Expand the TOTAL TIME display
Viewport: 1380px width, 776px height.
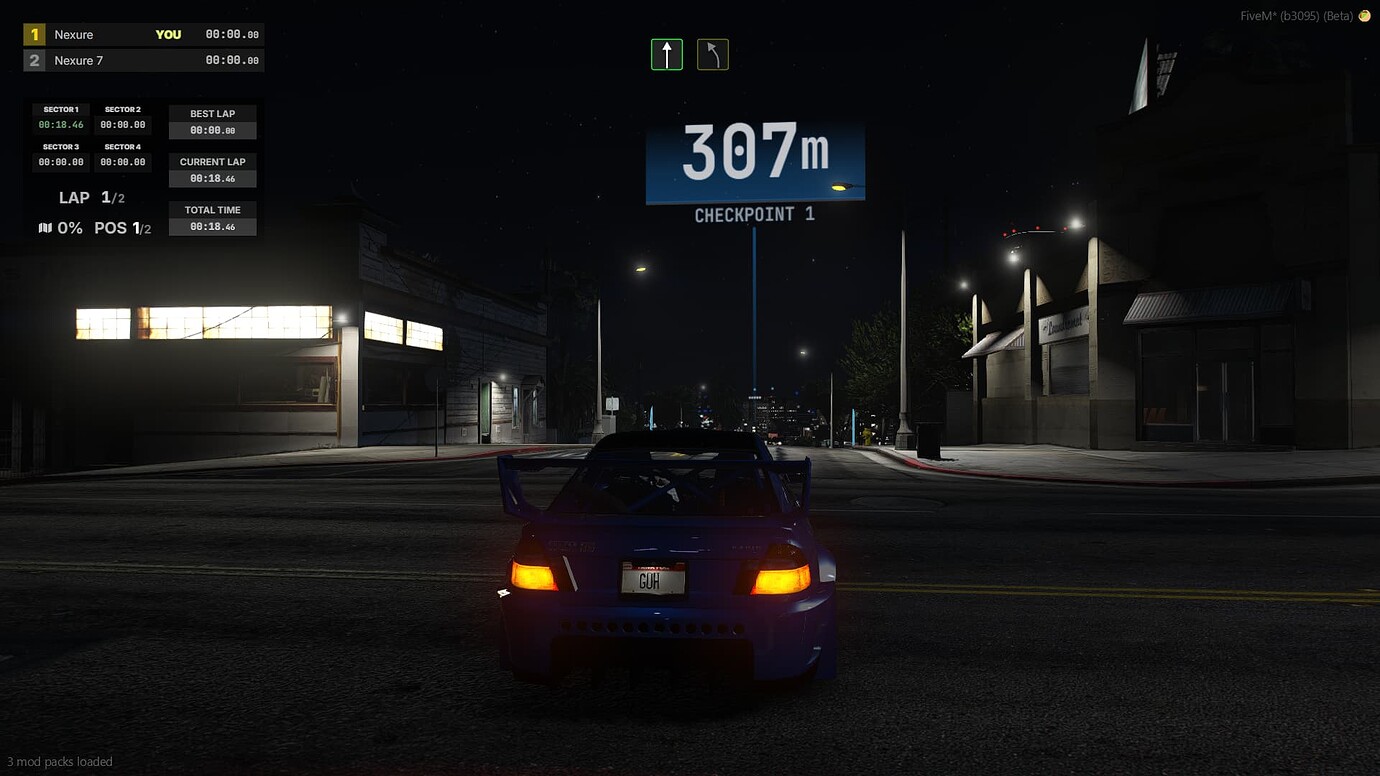212,217
